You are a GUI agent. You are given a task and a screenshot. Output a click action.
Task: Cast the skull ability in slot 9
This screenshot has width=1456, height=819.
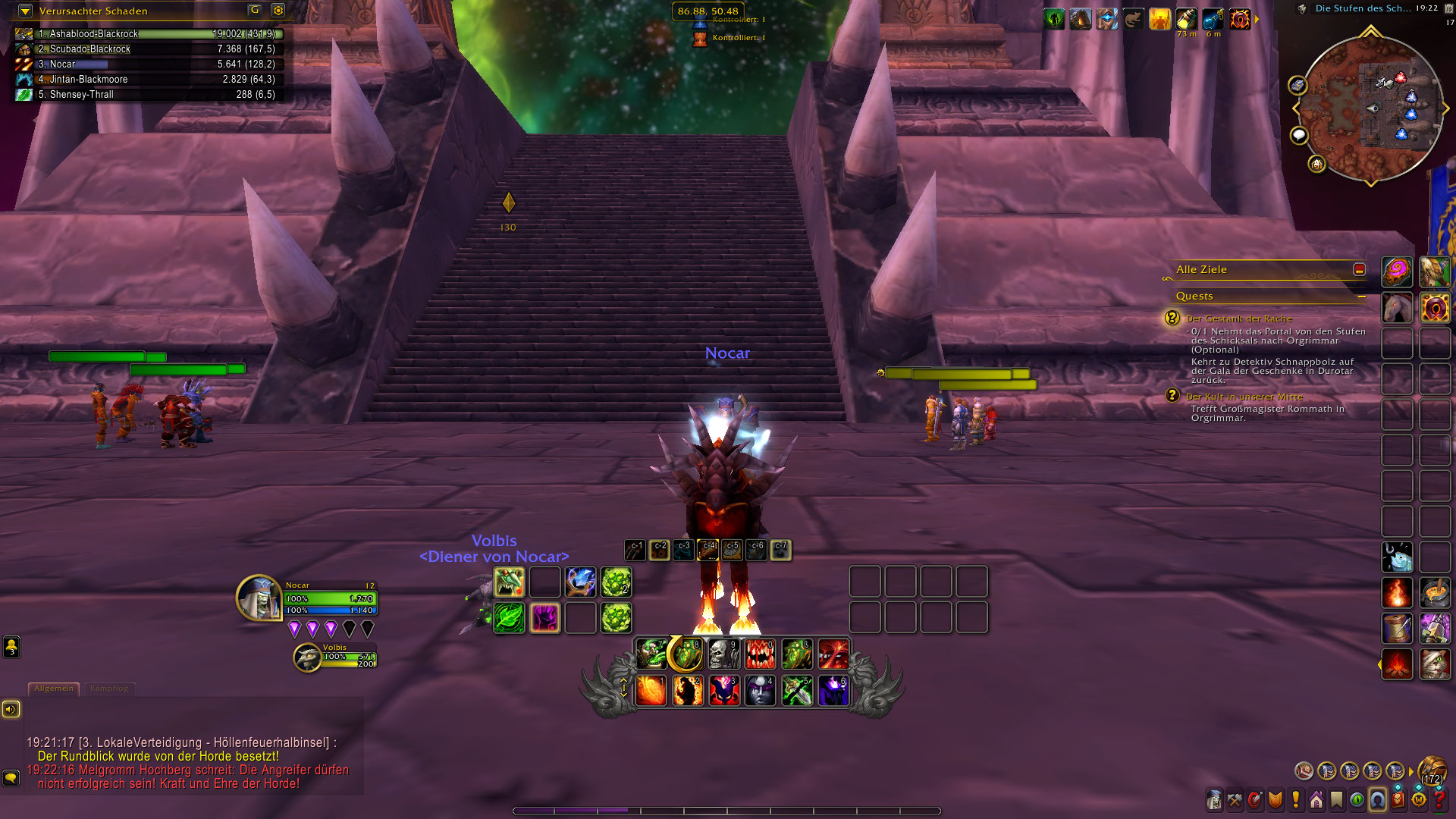723,654
